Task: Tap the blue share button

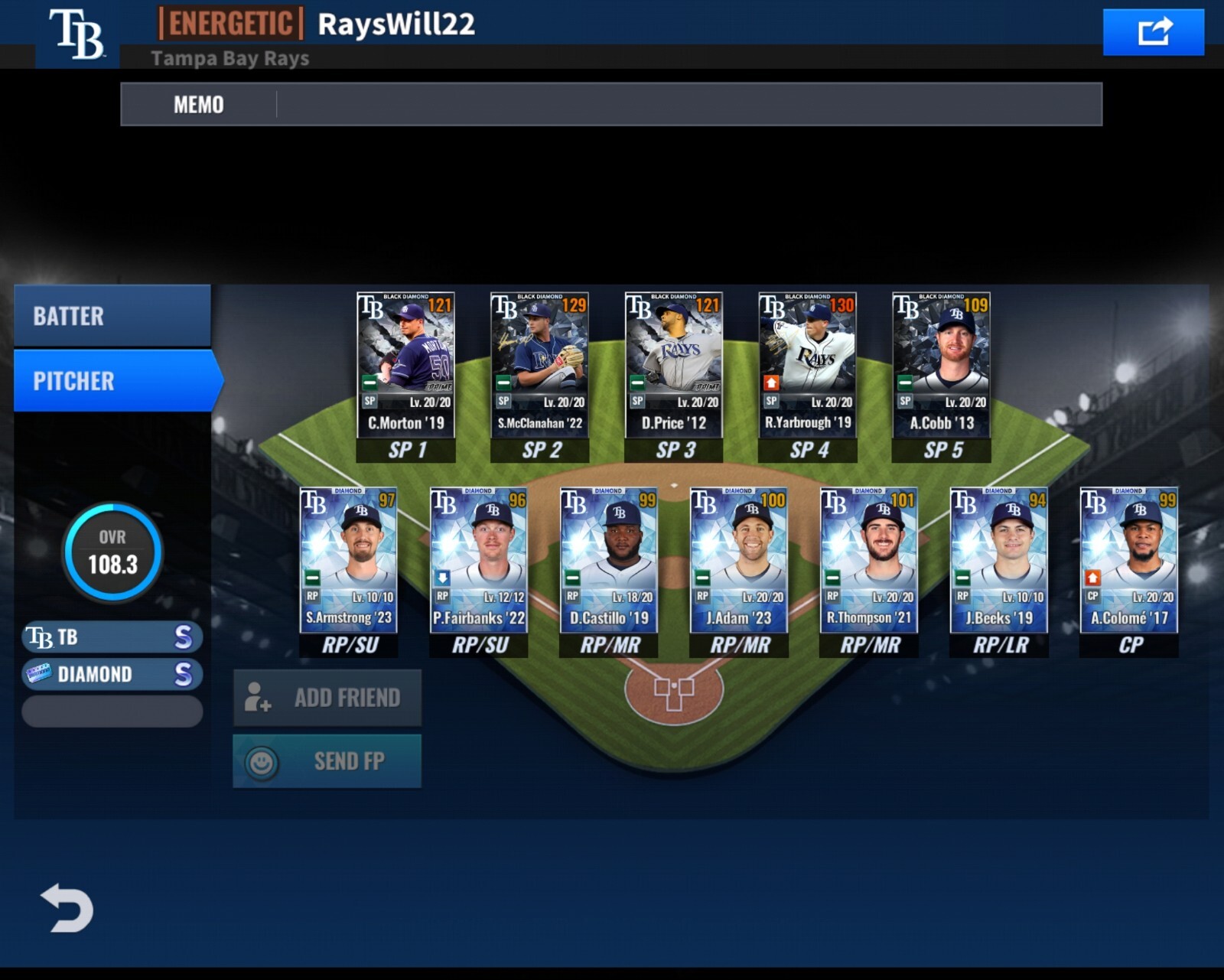Action: pos(1153,32)
